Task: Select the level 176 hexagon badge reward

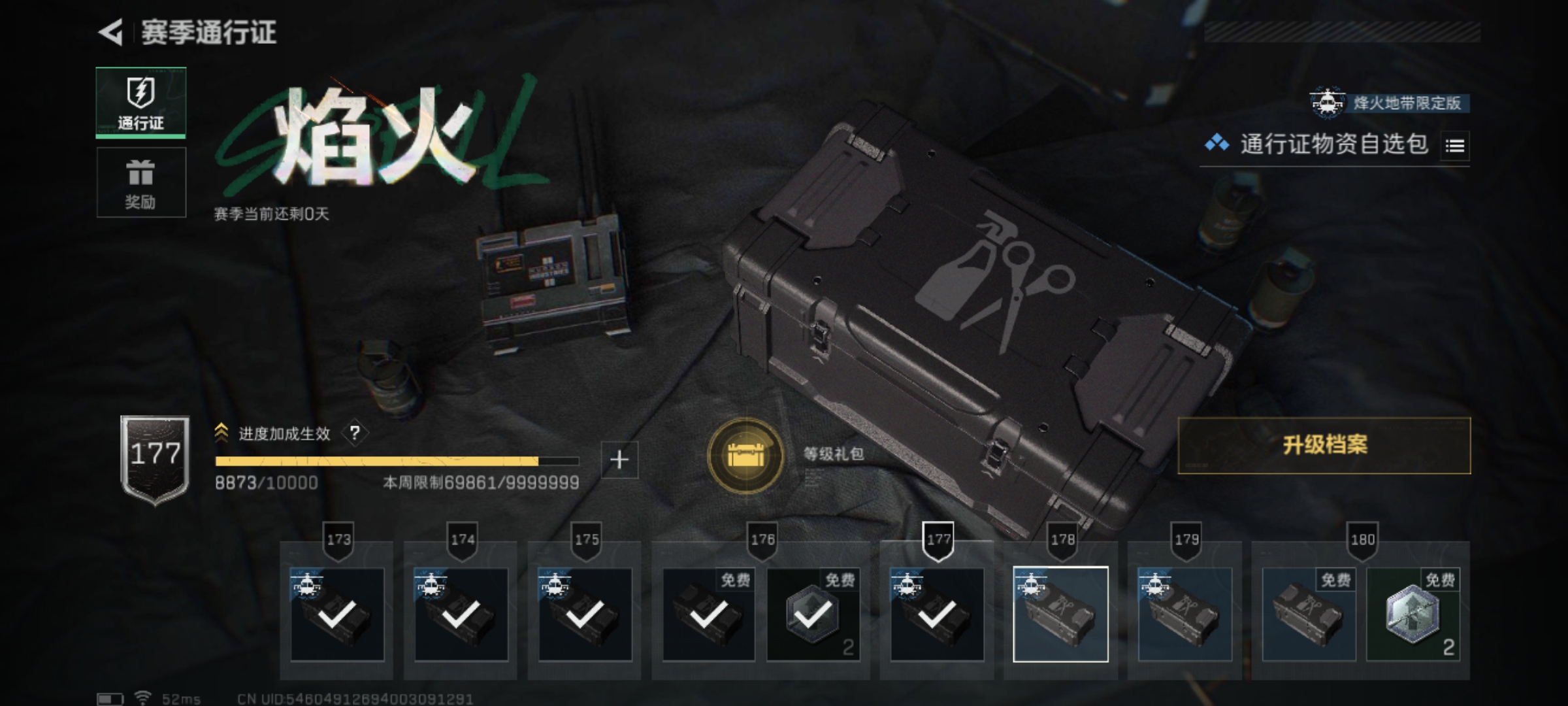Action: point(812,614)
